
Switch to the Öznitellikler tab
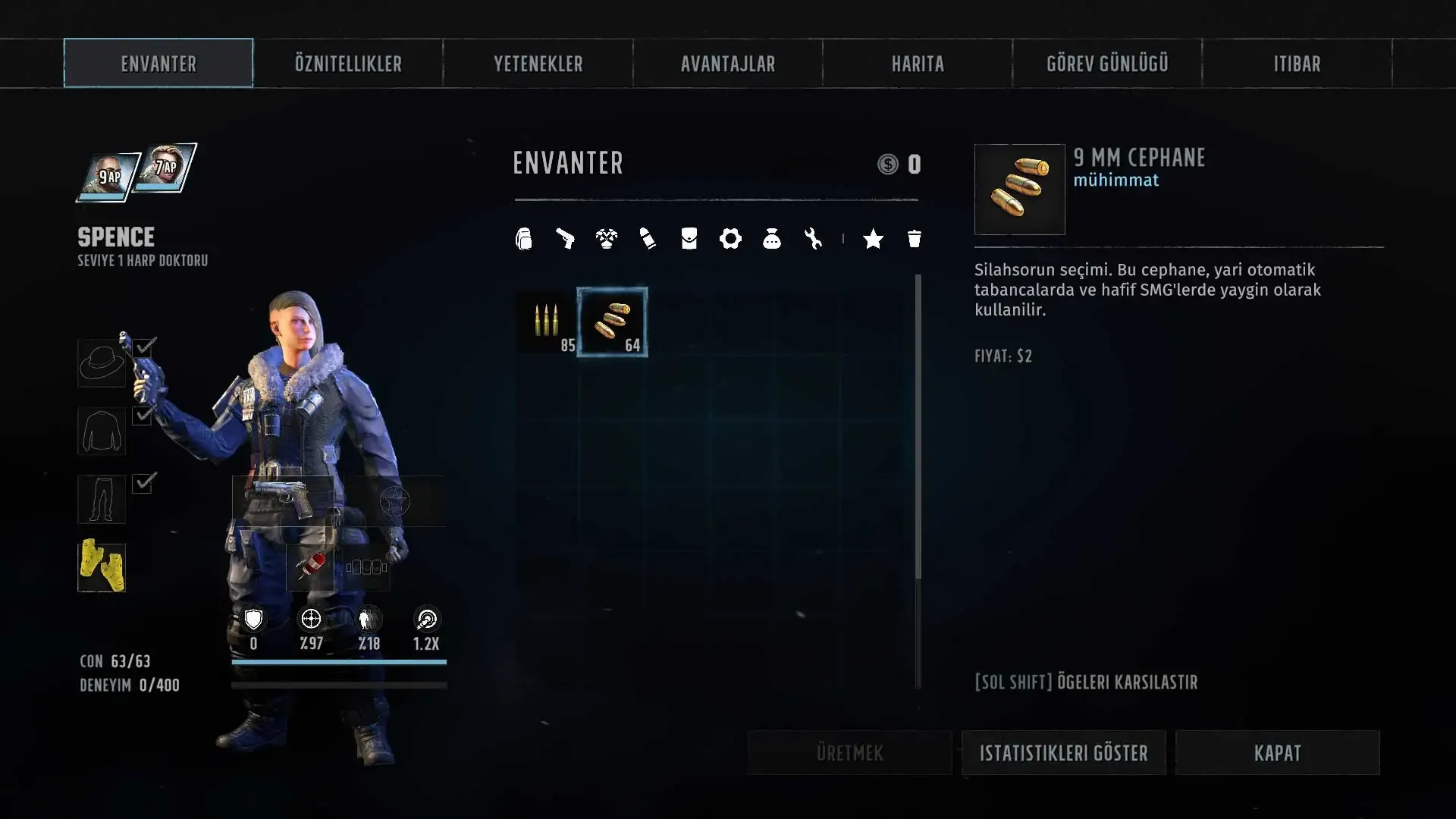[x=348, y=64]
